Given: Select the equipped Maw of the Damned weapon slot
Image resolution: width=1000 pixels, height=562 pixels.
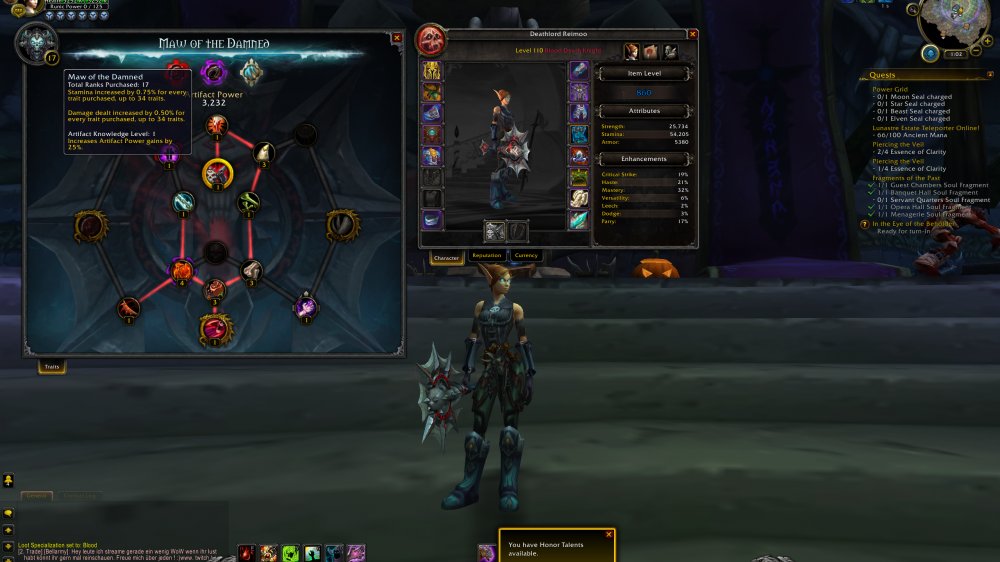Looking at the screenshot, I should pos(495,231).
